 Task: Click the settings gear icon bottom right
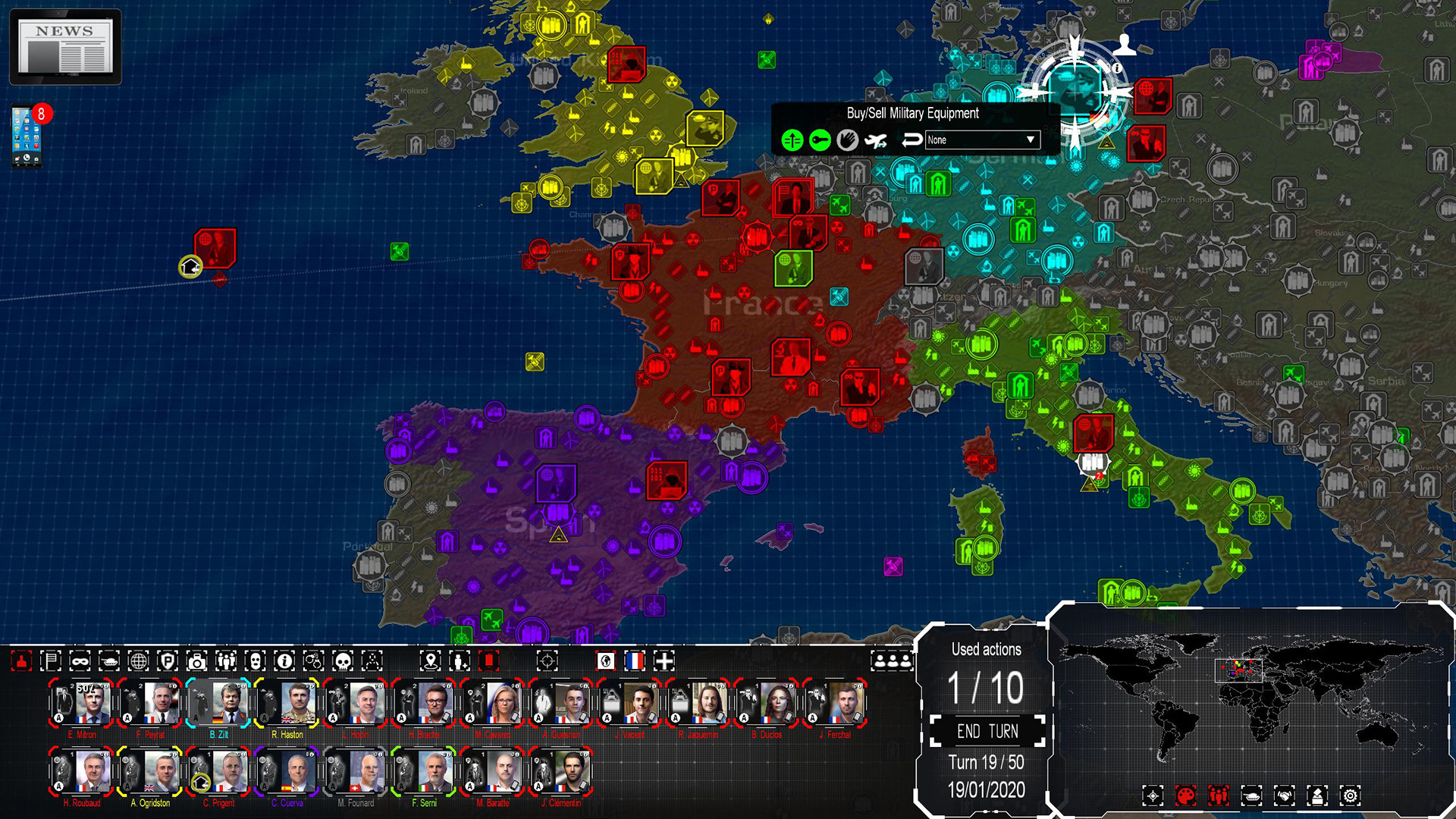pos(1350,795)
